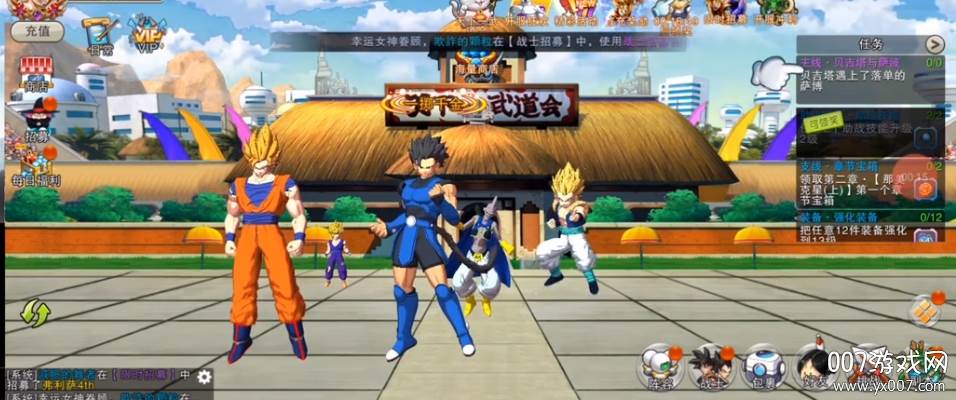Toggle the orange diamond menu button
The height and width of the screenshot is (400, 956).
pos(925,309)
